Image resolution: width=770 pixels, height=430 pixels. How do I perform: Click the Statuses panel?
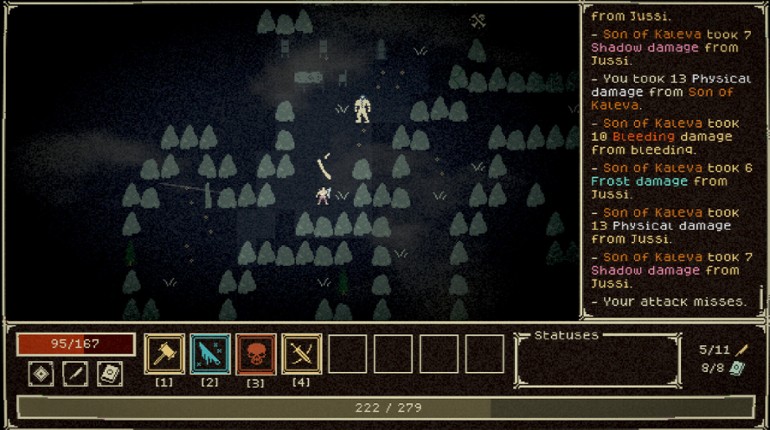tap(596, 361)
